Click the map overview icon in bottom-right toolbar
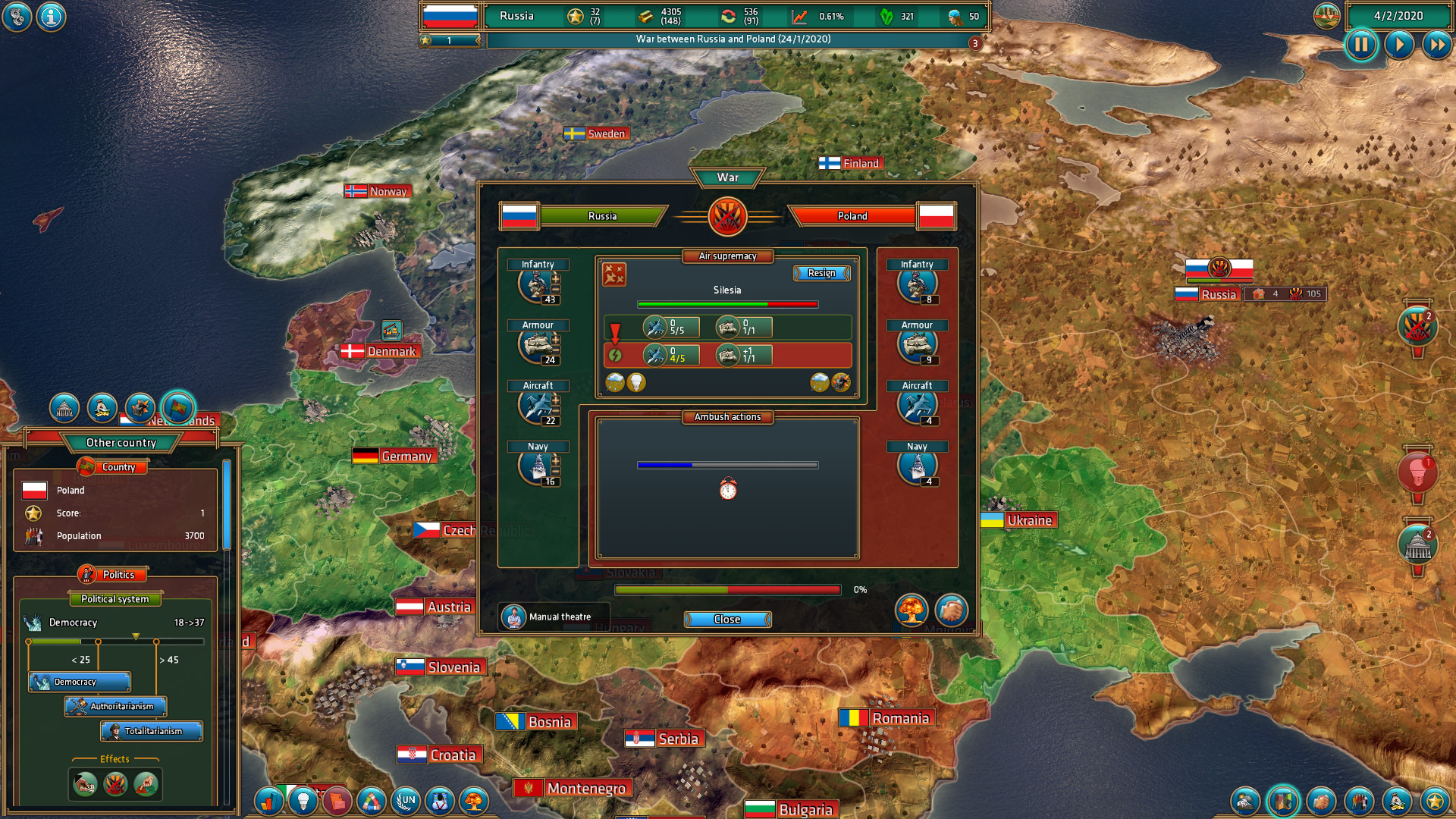 click(x=1282, y=800)
